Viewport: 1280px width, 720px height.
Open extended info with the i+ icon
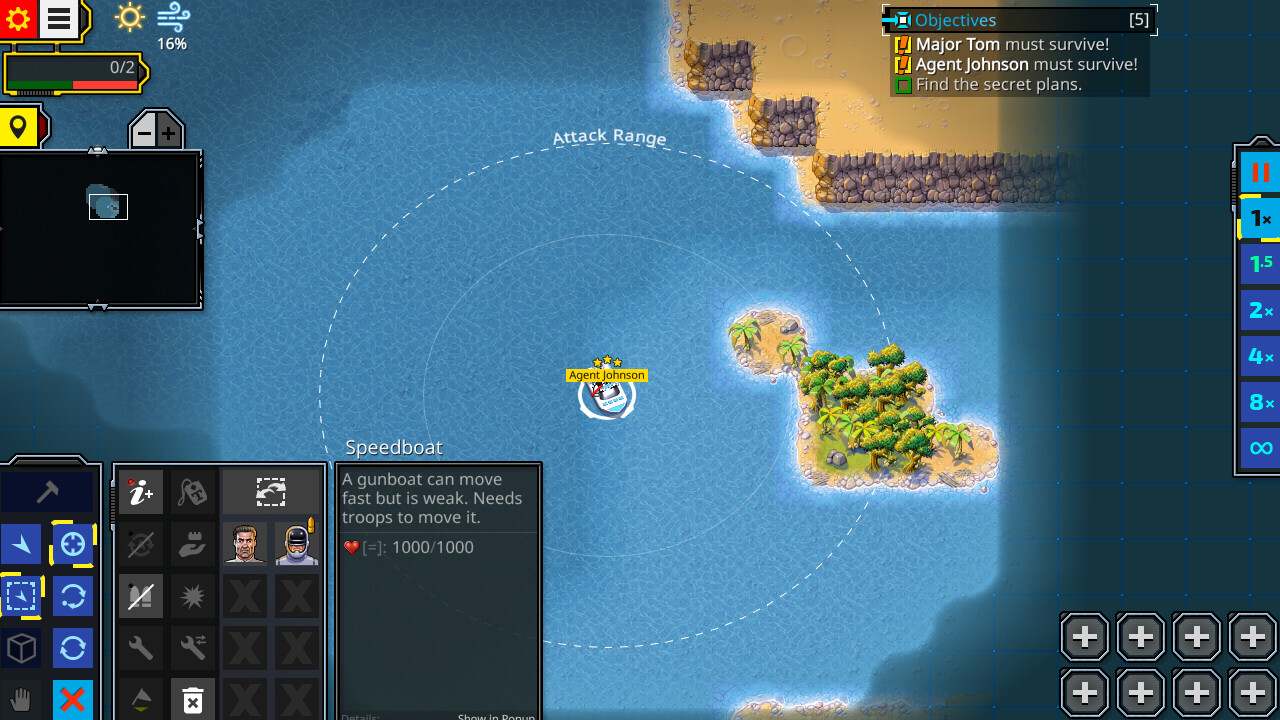[141, 493]
